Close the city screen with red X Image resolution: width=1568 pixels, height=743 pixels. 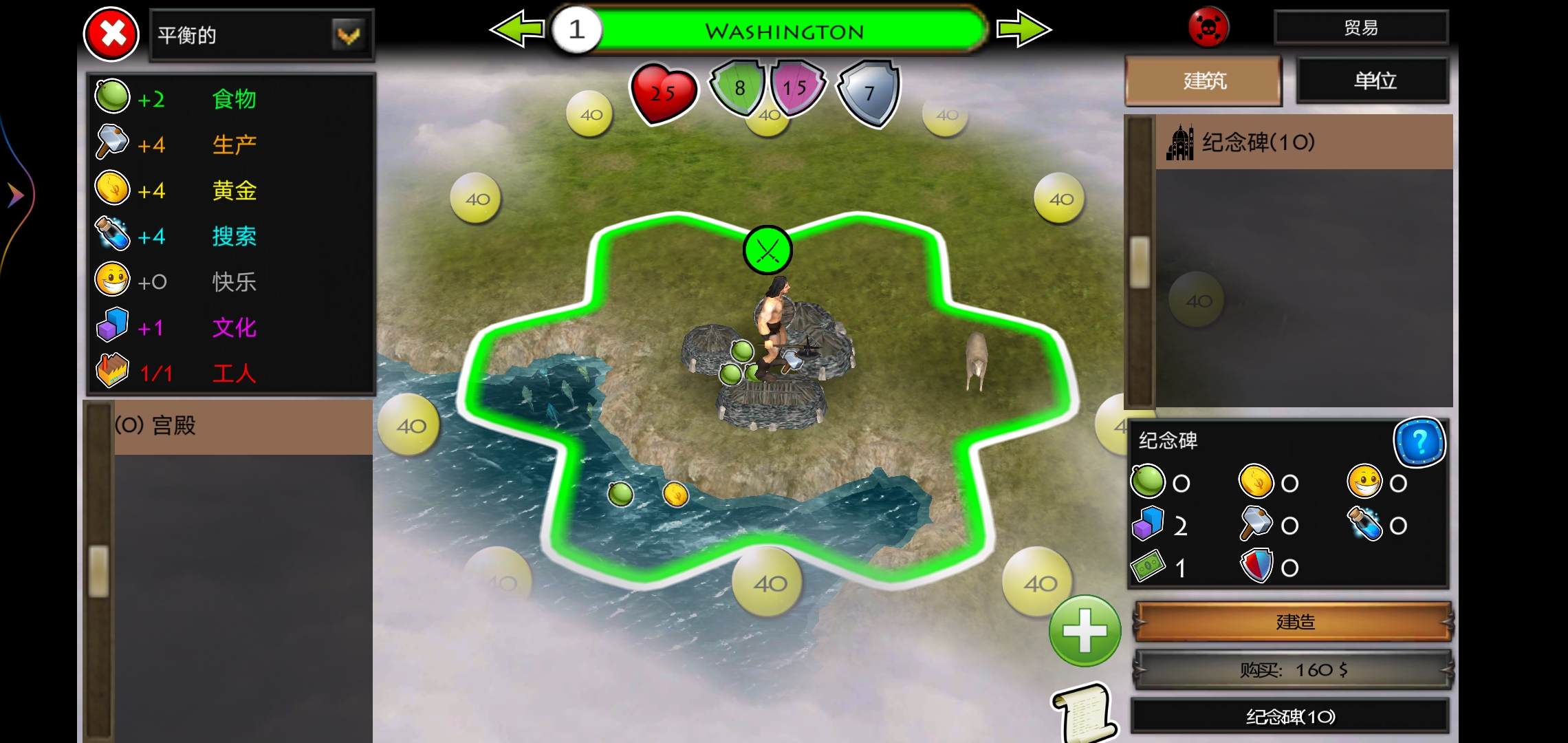coord(111,34)
